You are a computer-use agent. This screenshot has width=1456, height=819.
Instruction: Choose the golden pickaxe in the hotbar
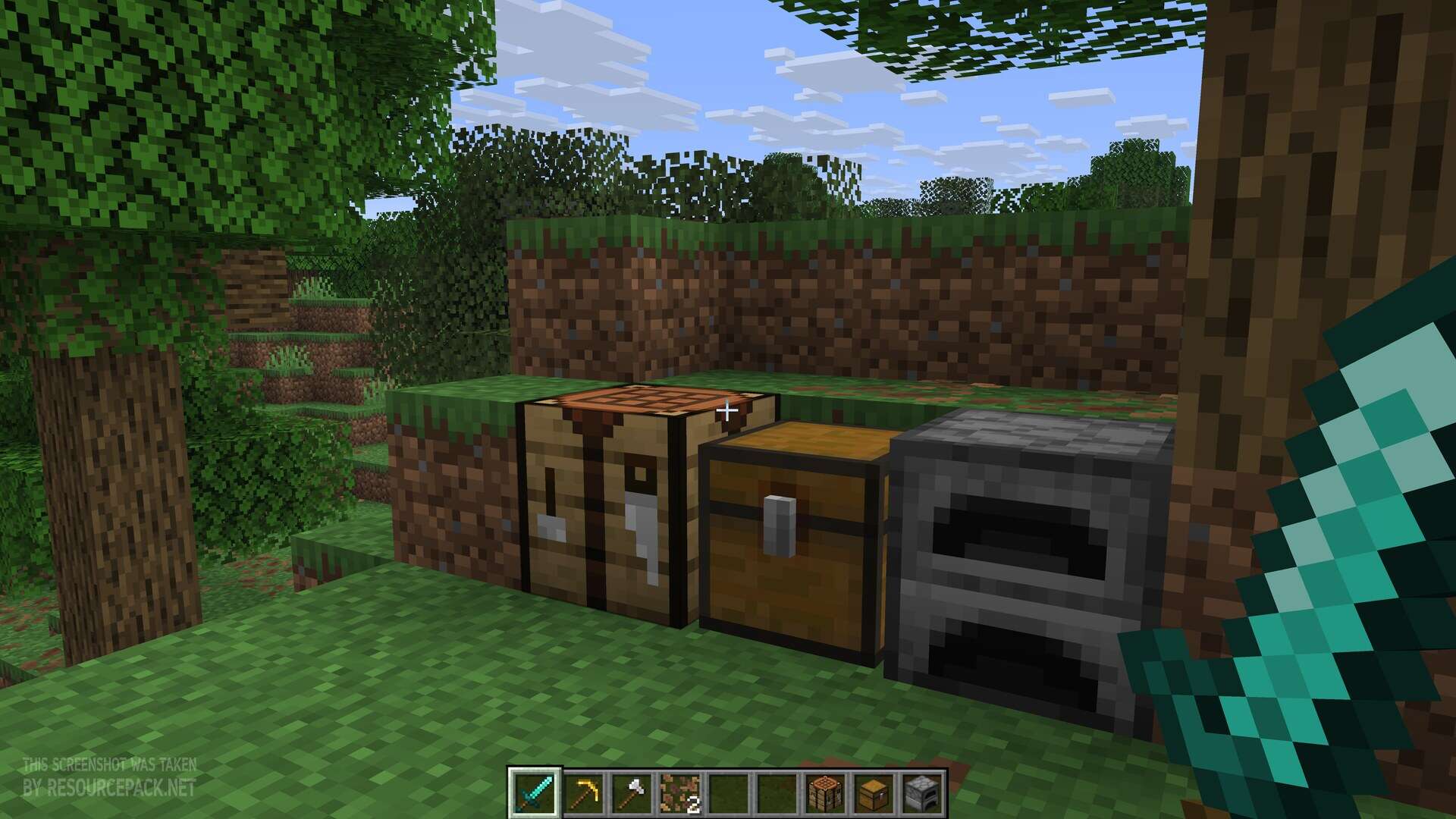pos(582,793)
